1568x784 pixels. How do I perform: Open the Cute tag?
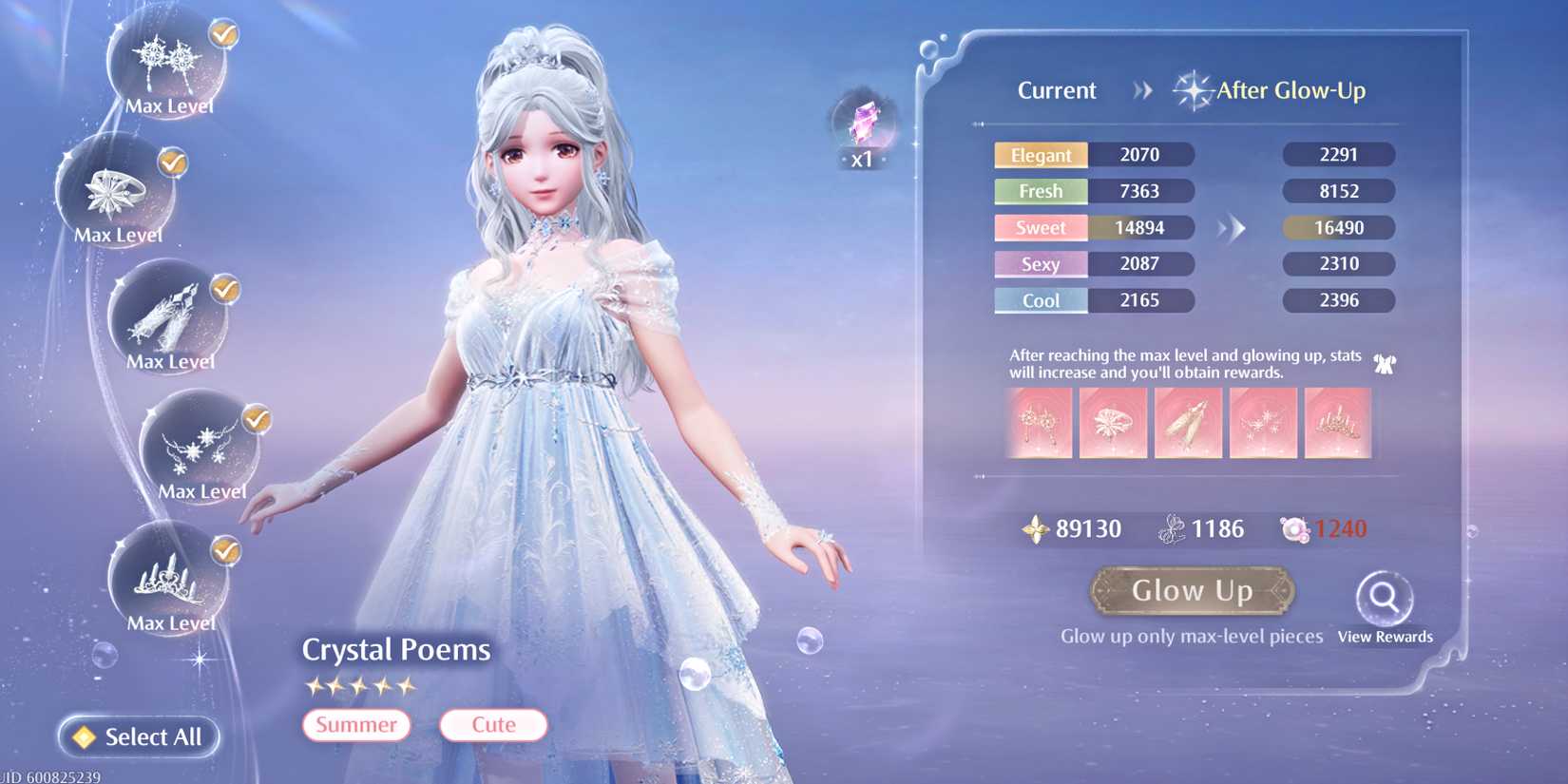[x=493, y=725]
